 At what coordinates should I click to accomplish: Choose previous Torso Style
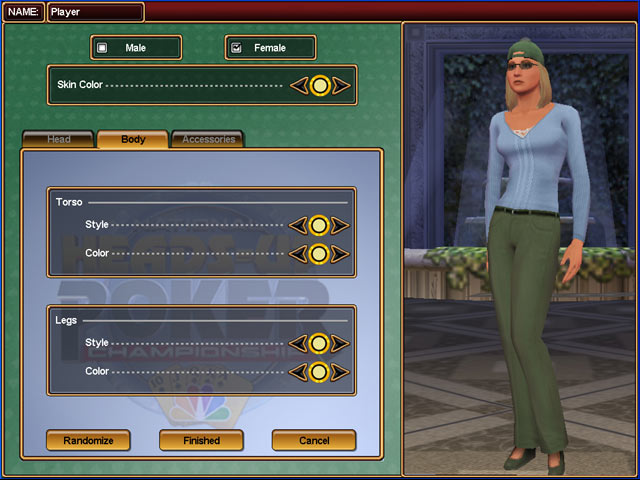click(x=298, y=226)
